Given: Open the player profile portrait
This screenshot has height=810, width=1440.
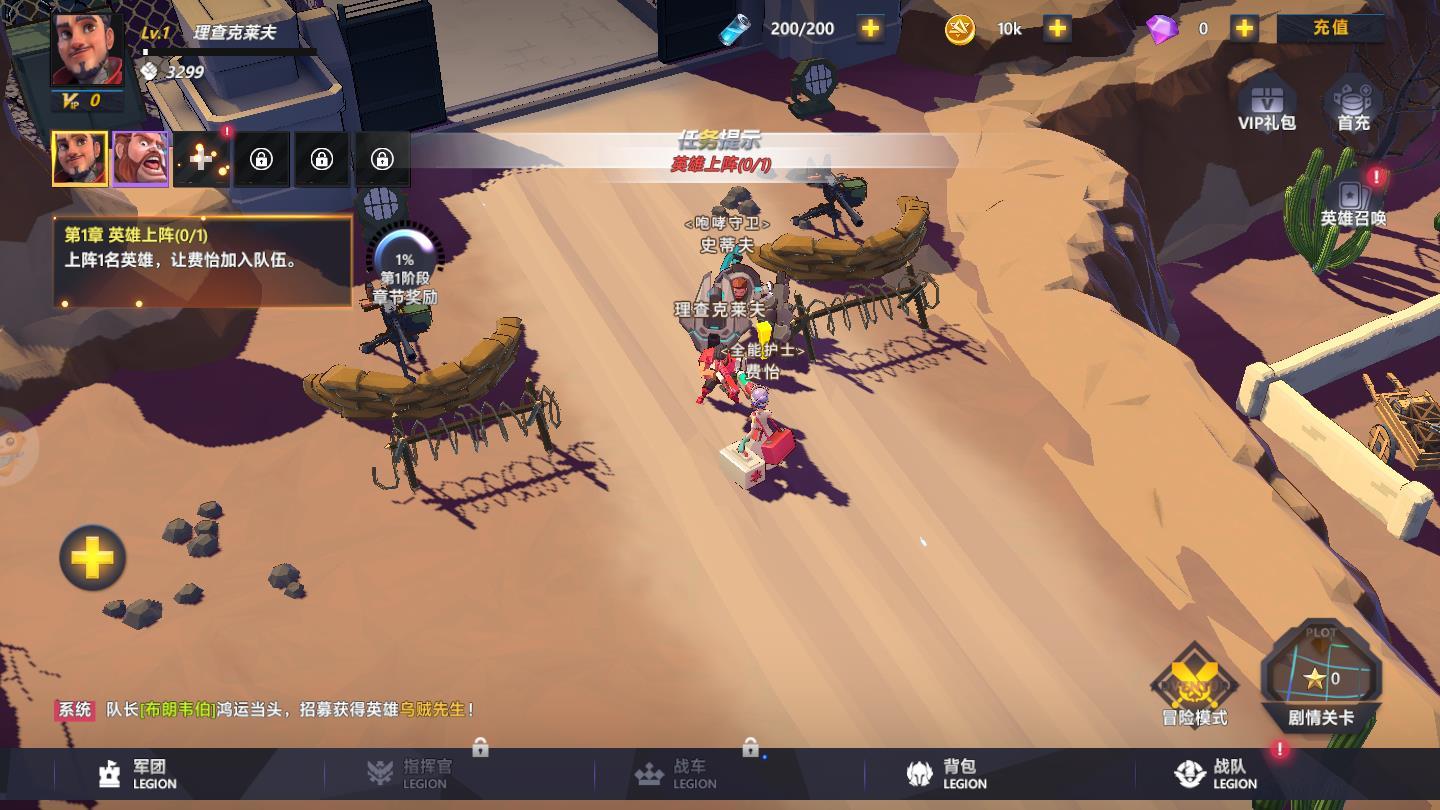Looking at the screenshot, I should (x=87, y=50).
